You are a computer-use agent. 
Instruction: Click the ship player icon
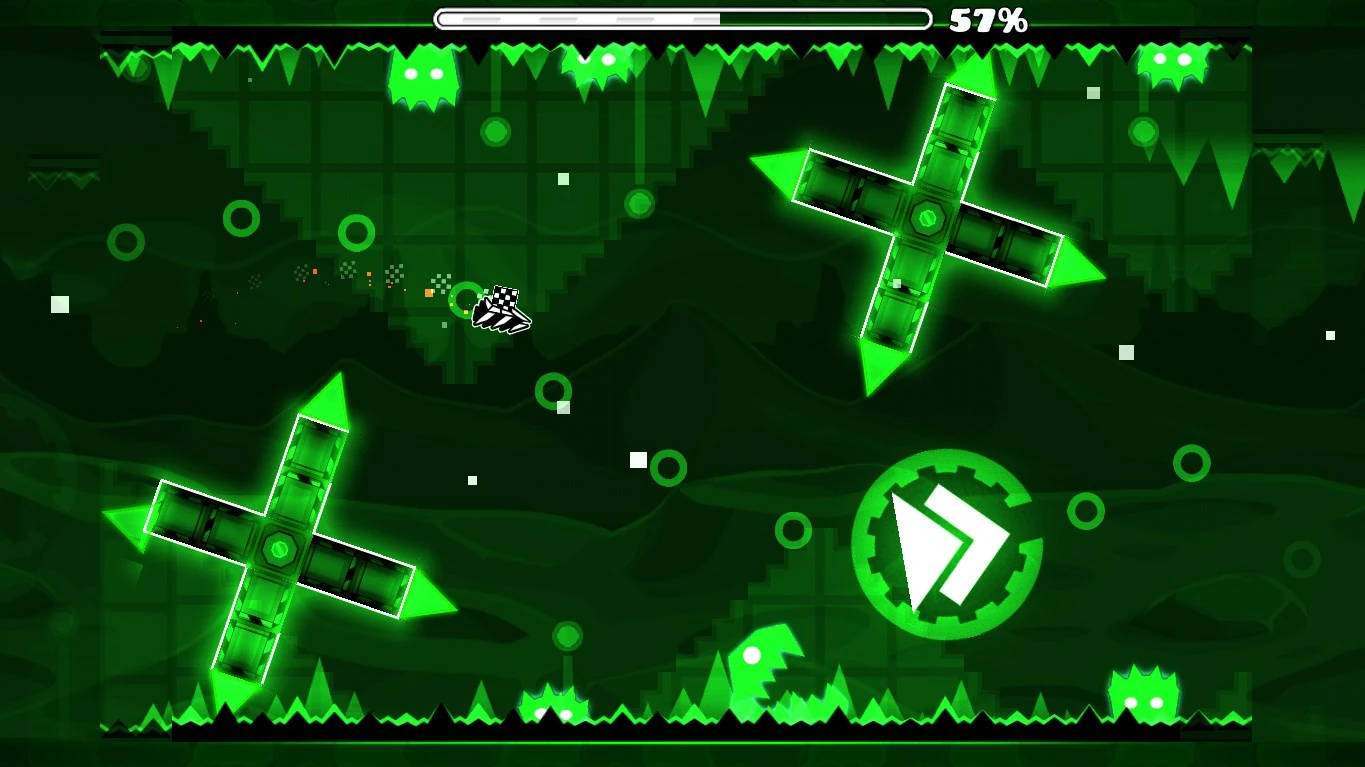500,310
